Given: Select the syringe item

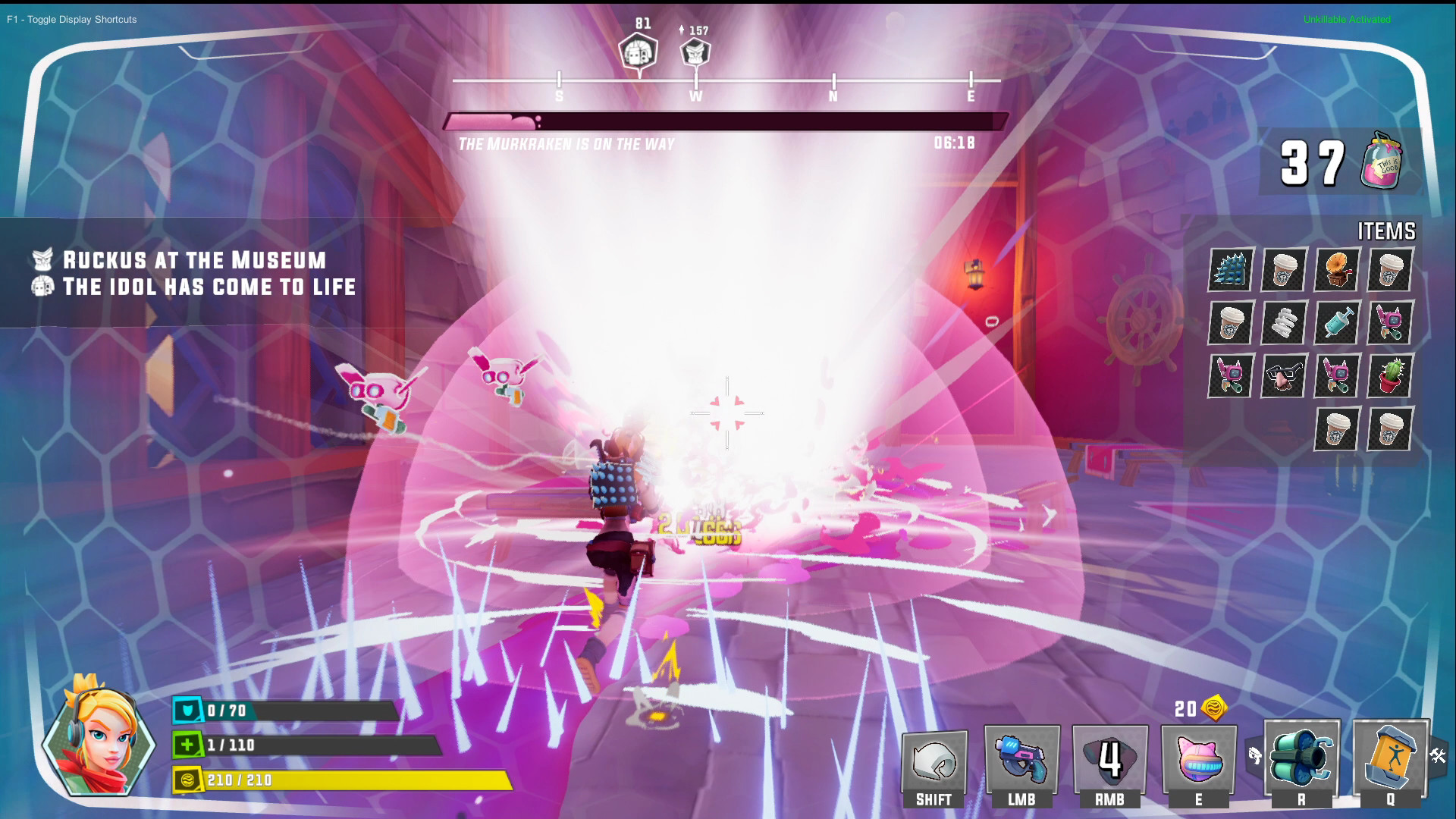Looking at the screenshot, I should pyautogui.click(x=1336, y=324).
